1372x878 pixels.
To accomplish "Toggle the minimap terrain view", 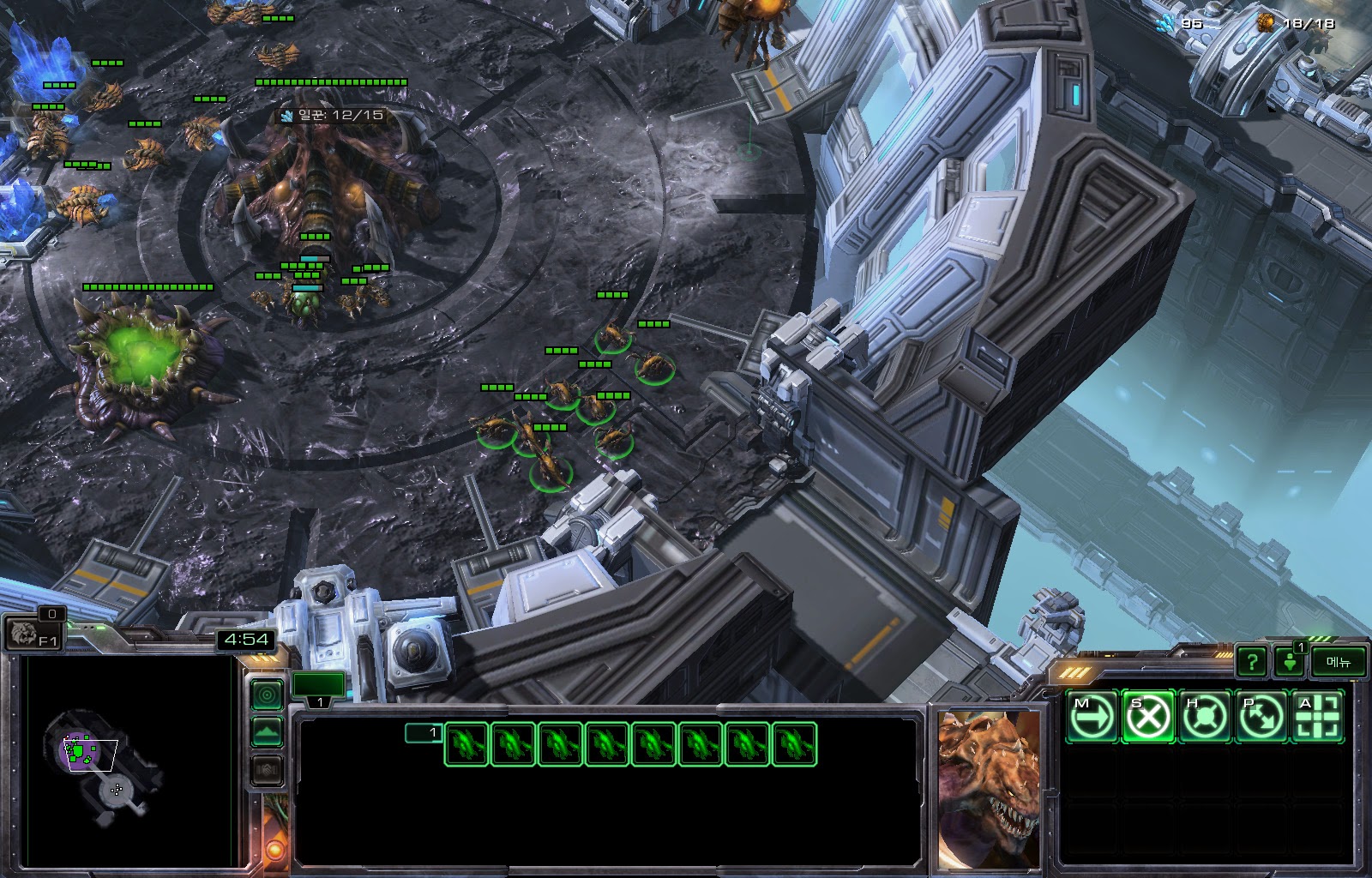I will (x=267, y=732).
